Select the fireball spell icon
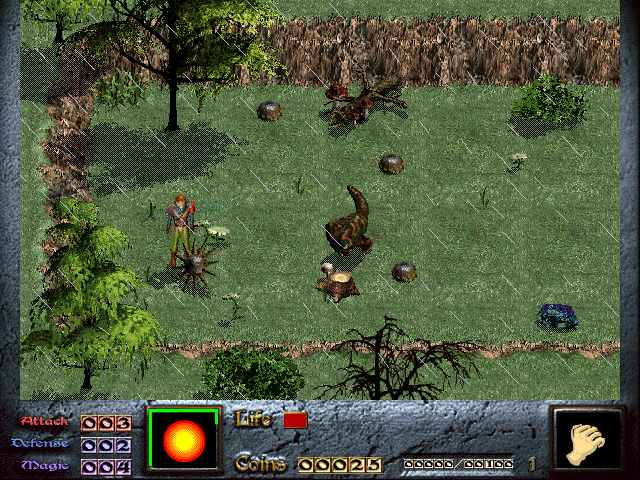This screenshot has height=480, width=640. [183, 439]
